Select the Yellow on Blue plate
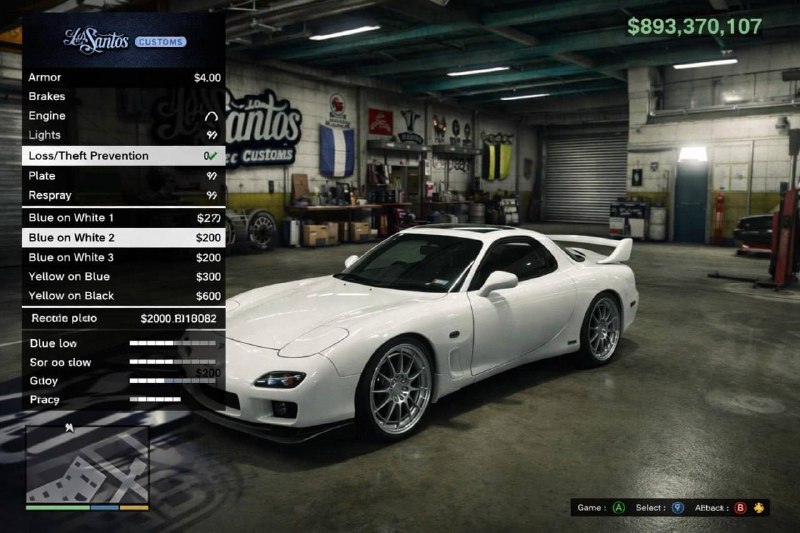The image size is (800, 533). [123, 276]
